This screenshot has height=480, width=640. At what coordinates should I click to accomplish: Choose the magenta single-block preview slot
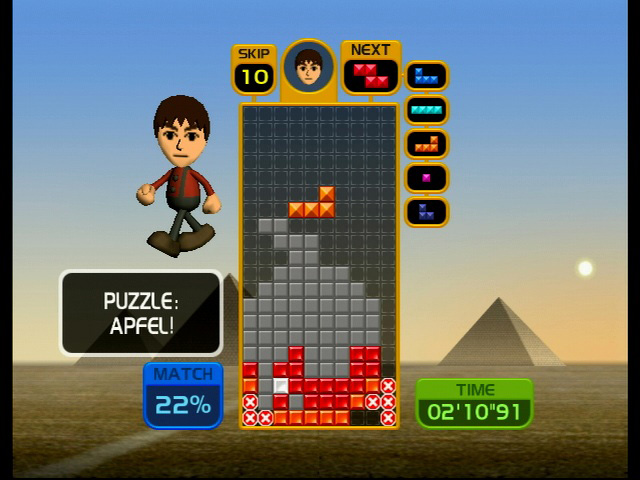click(426, 178)
